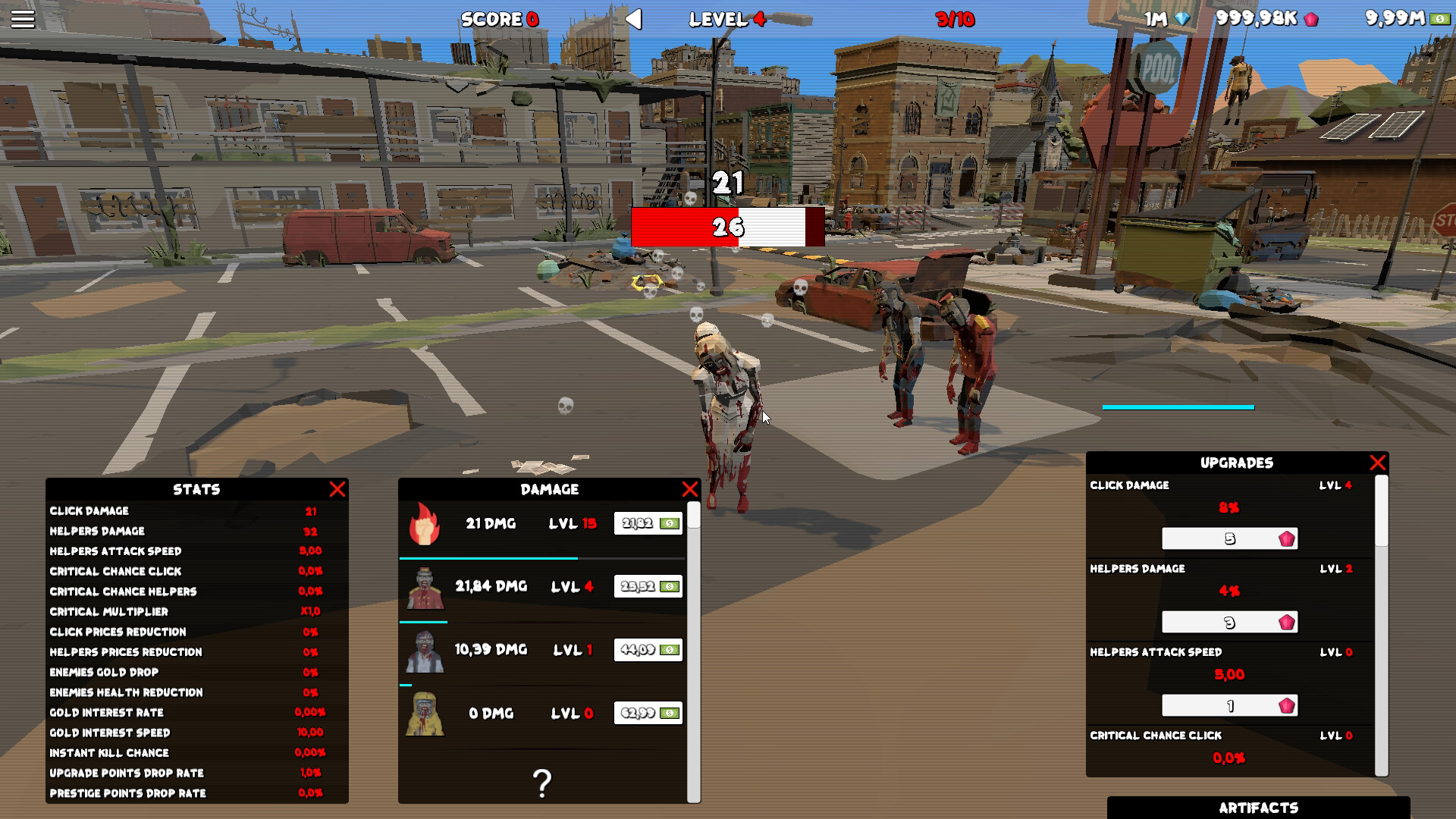Screen dimensions: 1456x819
Task: Click the question mark mystery helper slot
Action: [541, 781]
